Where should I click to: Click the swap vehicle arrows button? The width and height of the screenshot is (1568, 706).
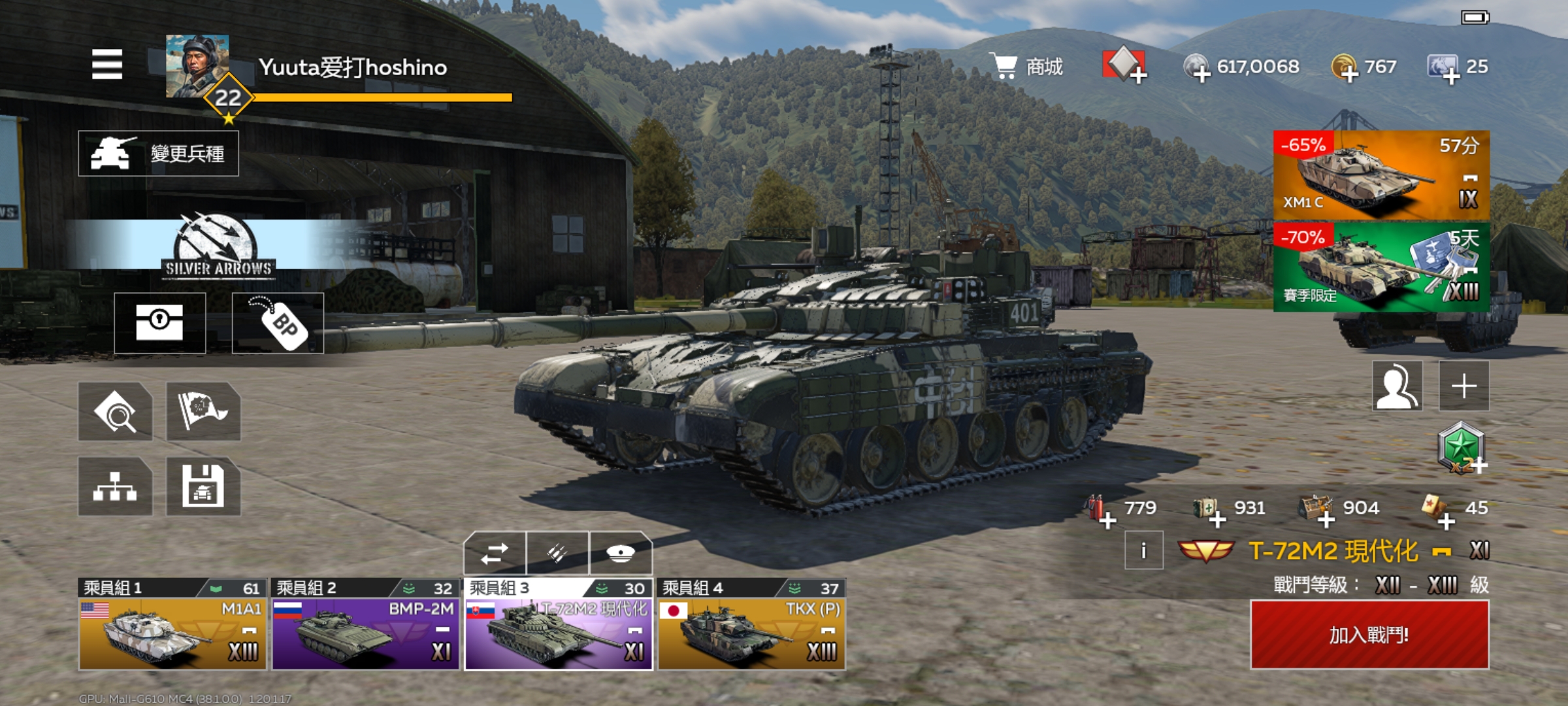(495, 554)
